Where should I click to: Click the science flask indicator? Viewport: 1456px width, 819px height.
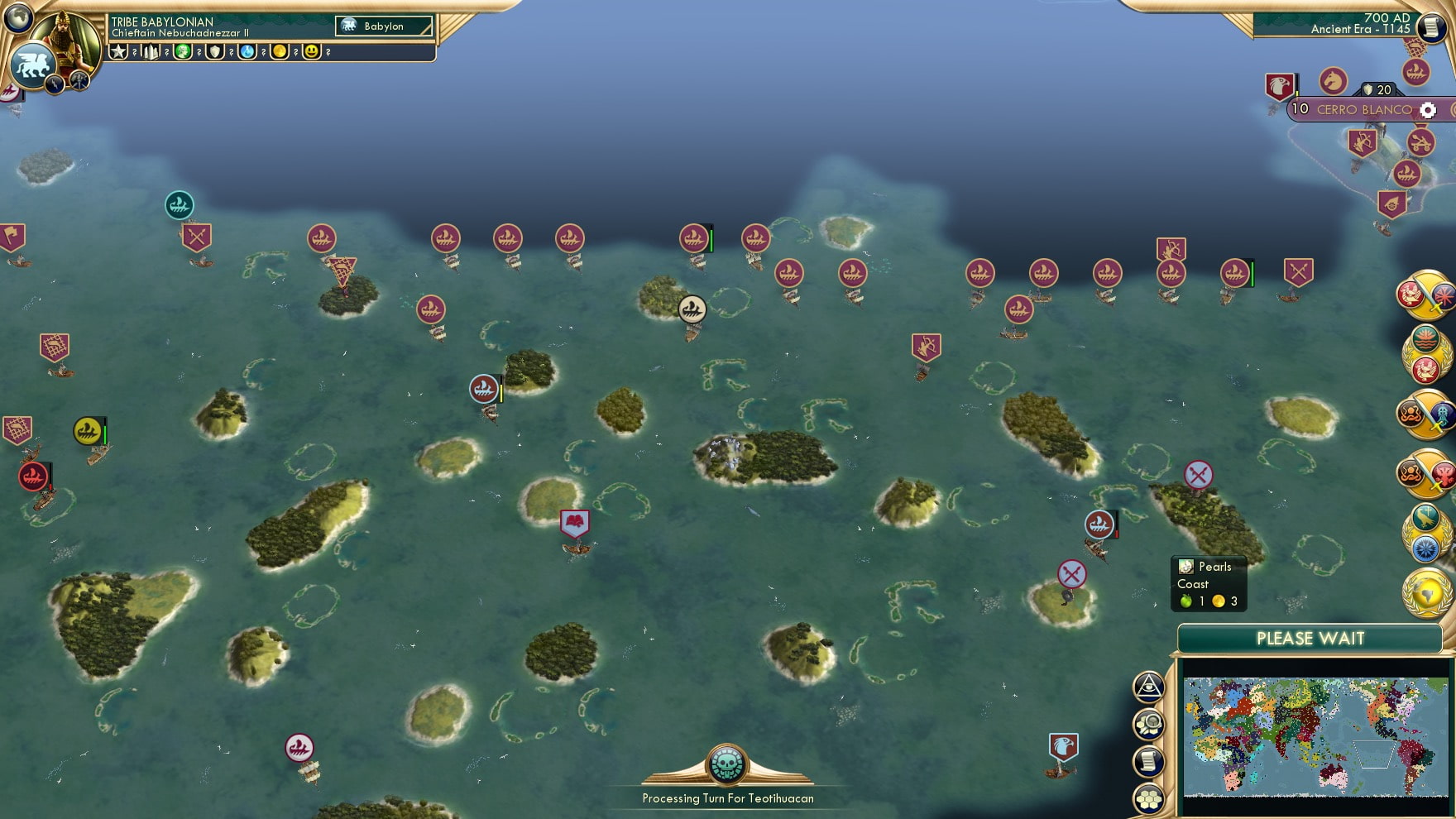click(247, 51)
